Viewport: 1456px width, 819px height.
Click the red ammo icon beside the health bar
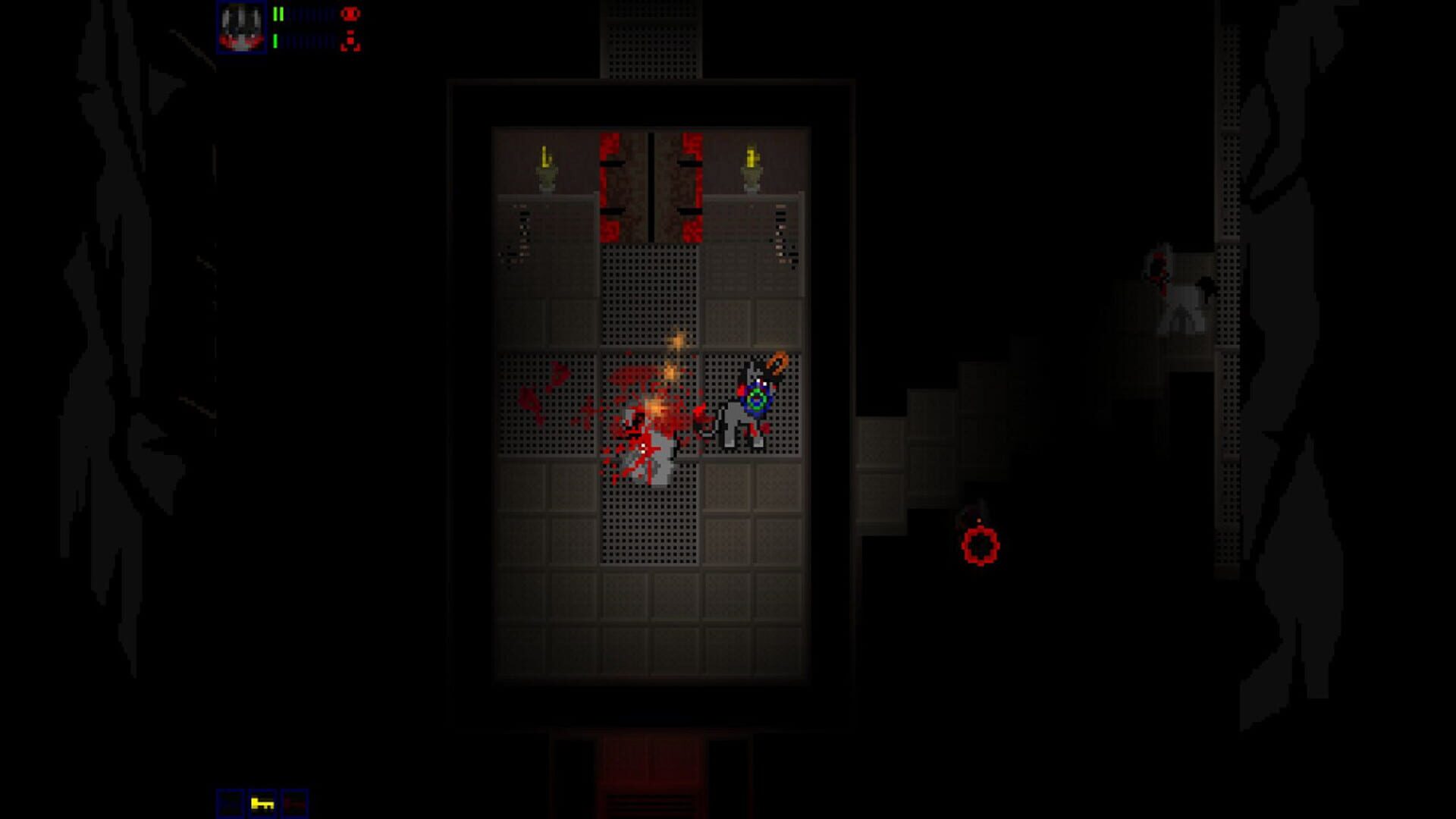(x=350, y=13)
